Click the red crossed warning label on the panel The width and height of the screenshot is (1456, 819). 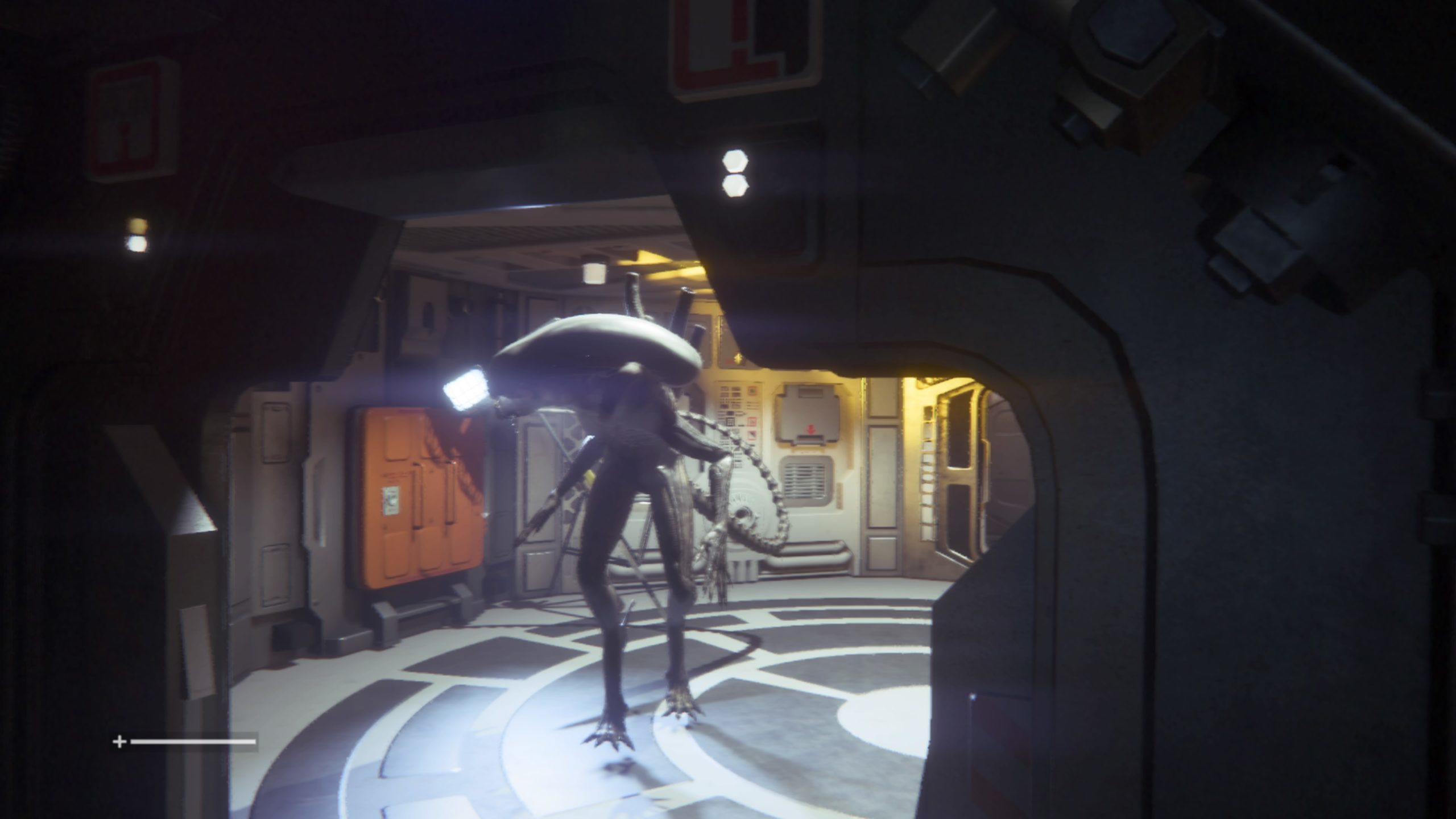pyautogui.click(x=752, y=434)
